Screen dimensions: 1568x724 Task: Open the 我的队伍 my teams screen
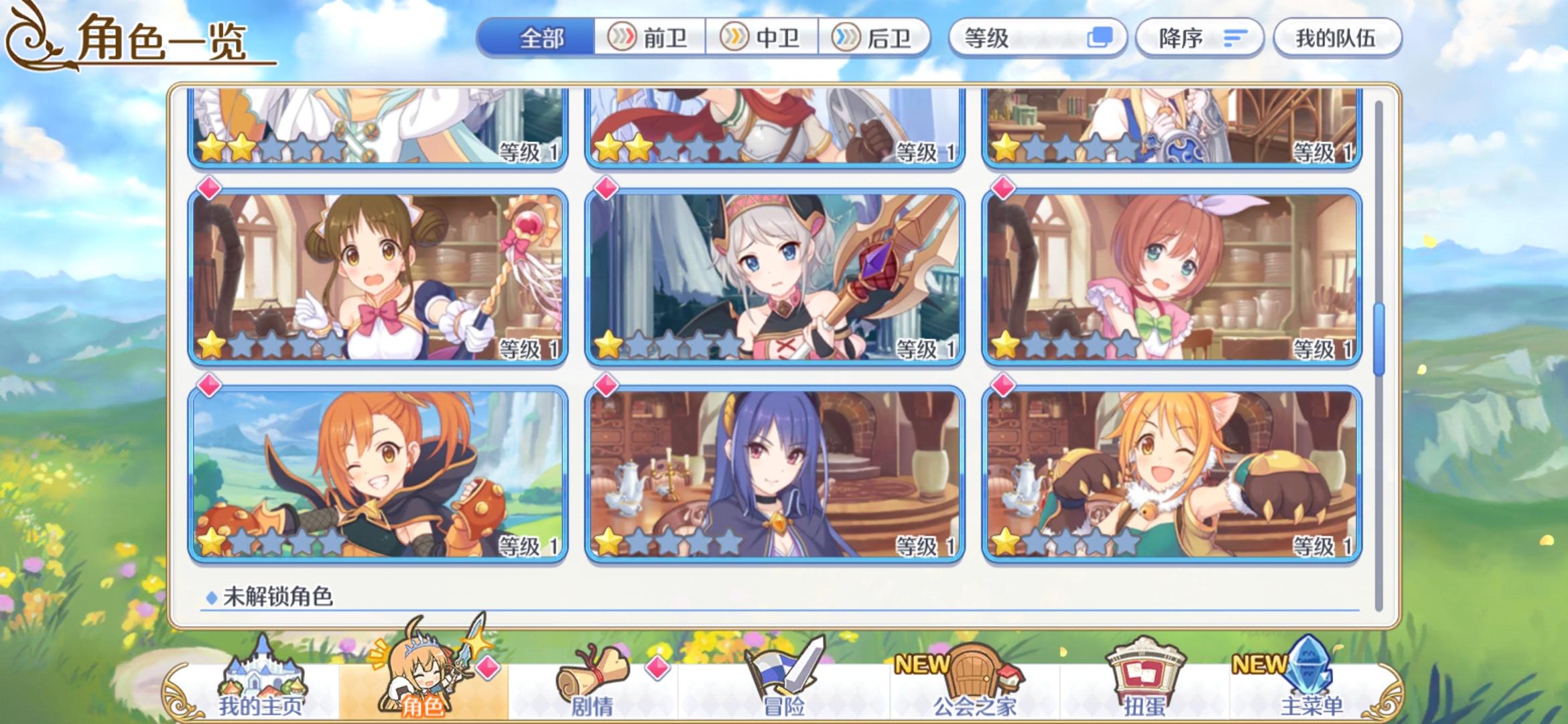tap(1337, 38)
